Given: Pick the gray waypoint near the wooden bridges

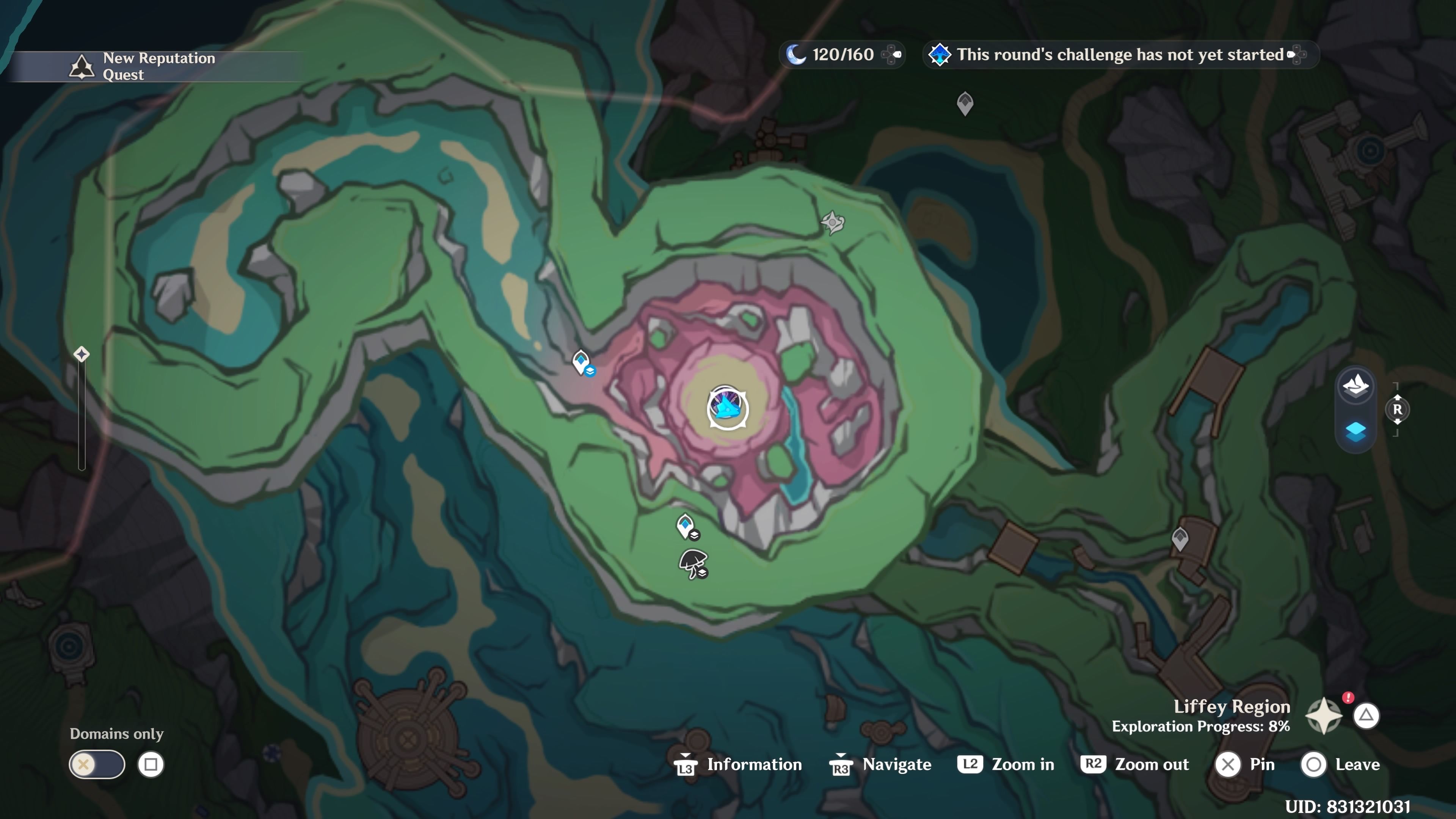Looking at the screenshot, I should pos(1180,538).
